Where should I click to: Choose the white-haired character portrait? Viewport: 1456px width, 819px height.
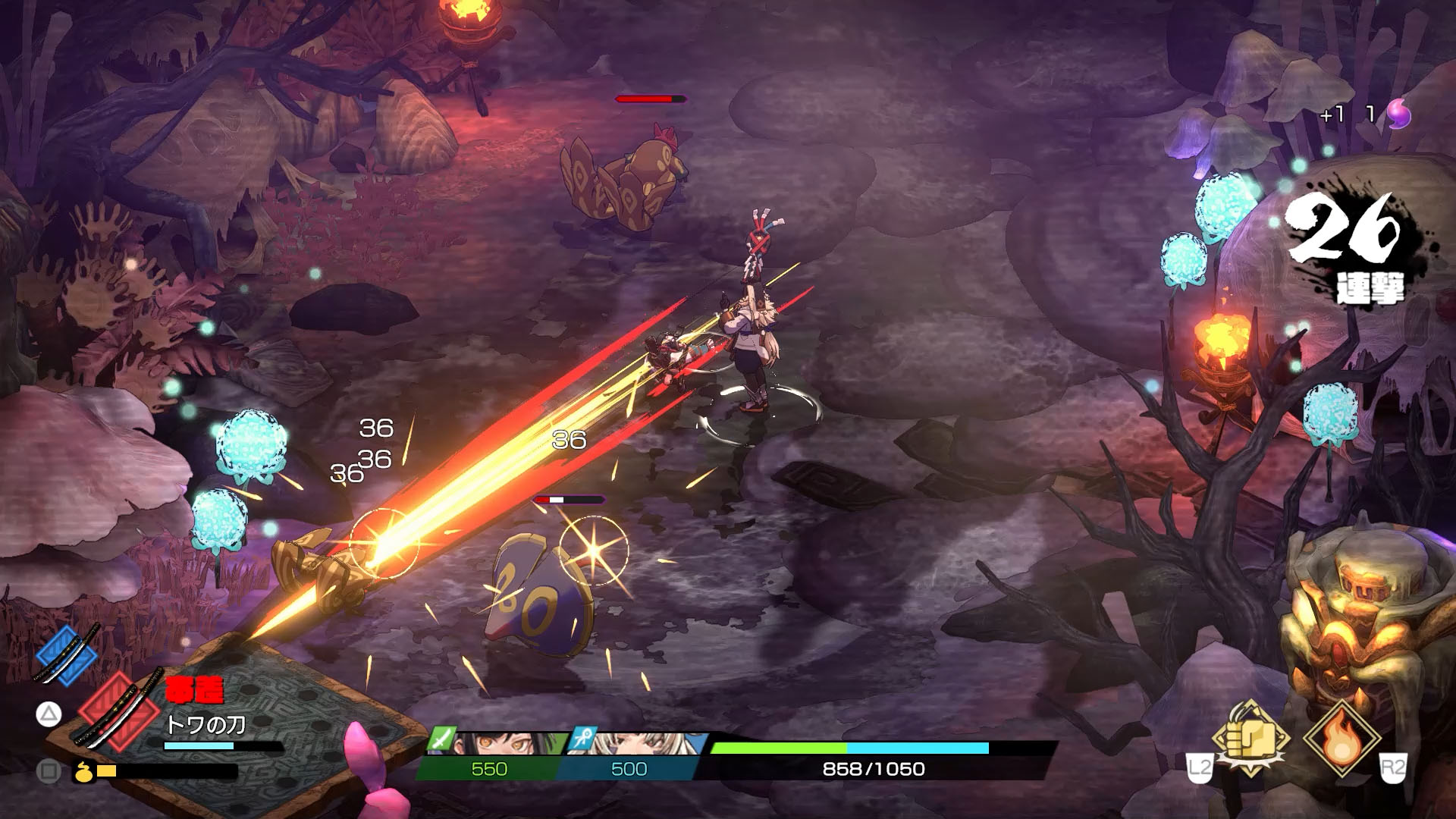(641, 742)
